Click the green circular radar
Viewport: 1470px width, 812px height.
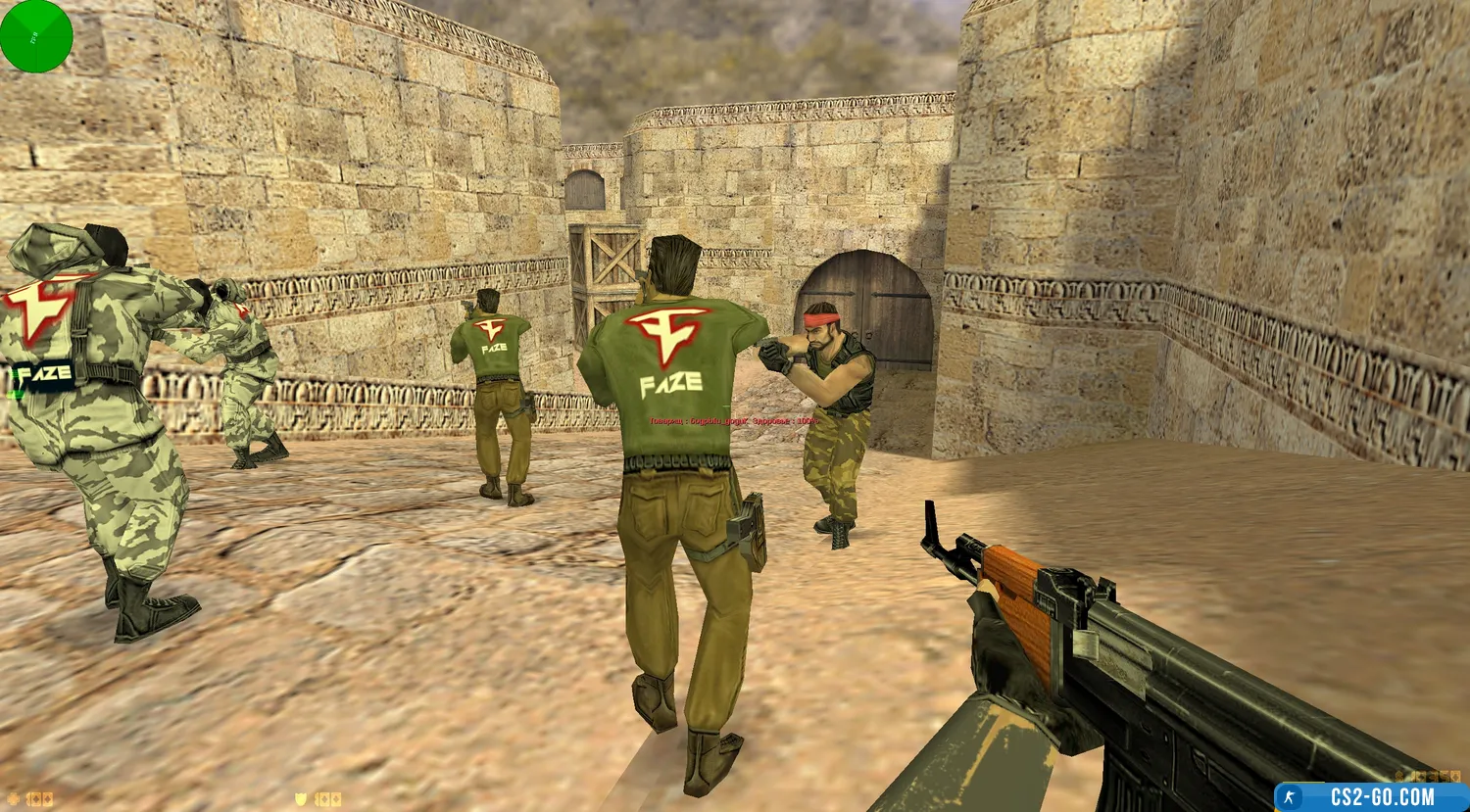36,36
